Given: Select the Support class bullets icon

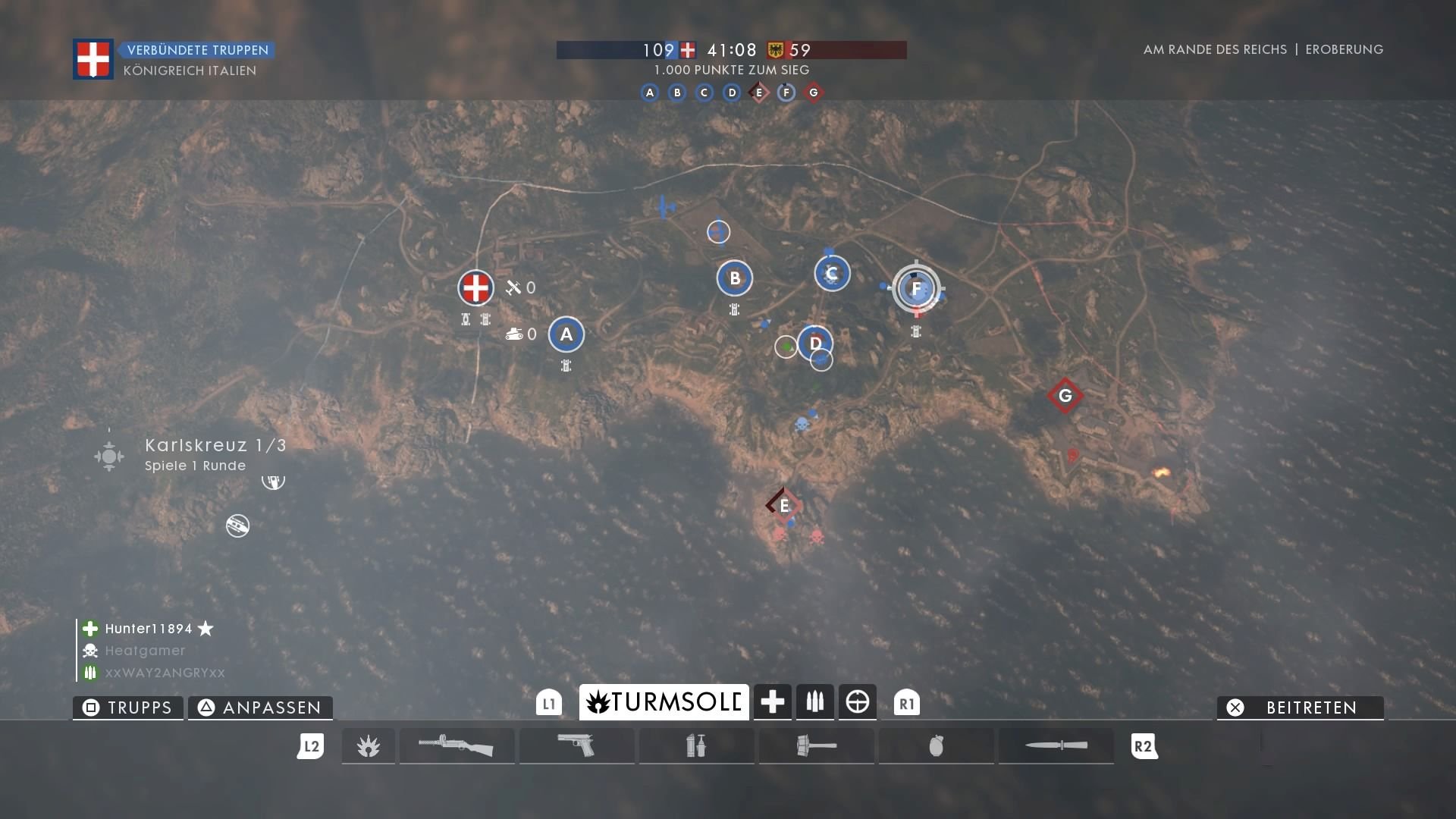Looking at the screenshot, I should [x=814, y=702].
